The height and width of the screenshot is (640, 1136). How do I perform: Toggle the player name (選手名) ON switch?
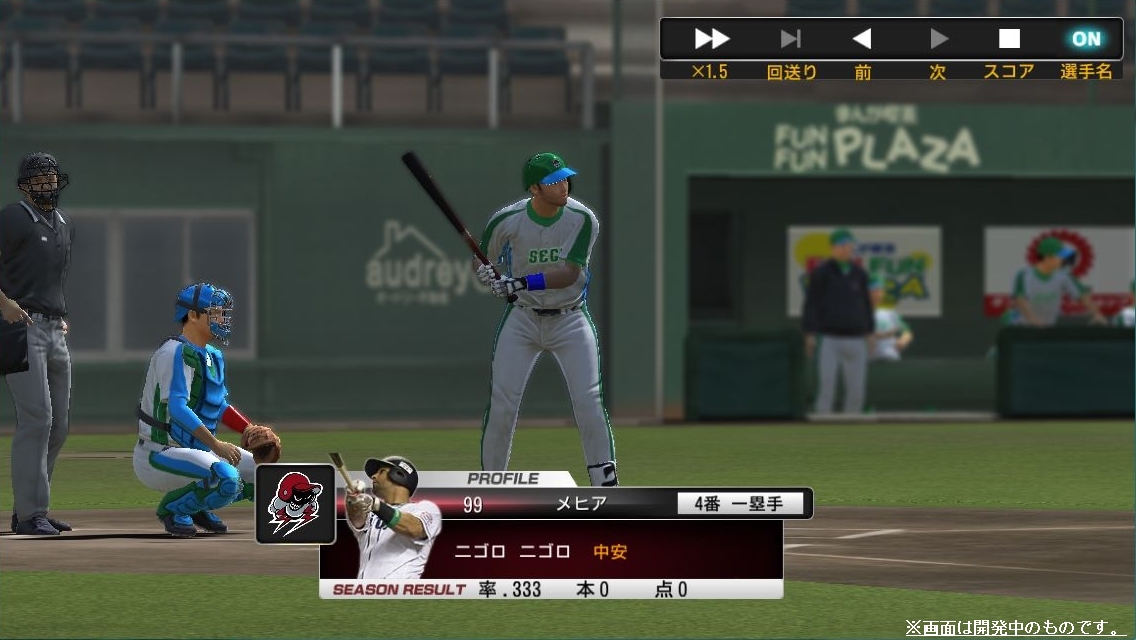[1086, 39]
